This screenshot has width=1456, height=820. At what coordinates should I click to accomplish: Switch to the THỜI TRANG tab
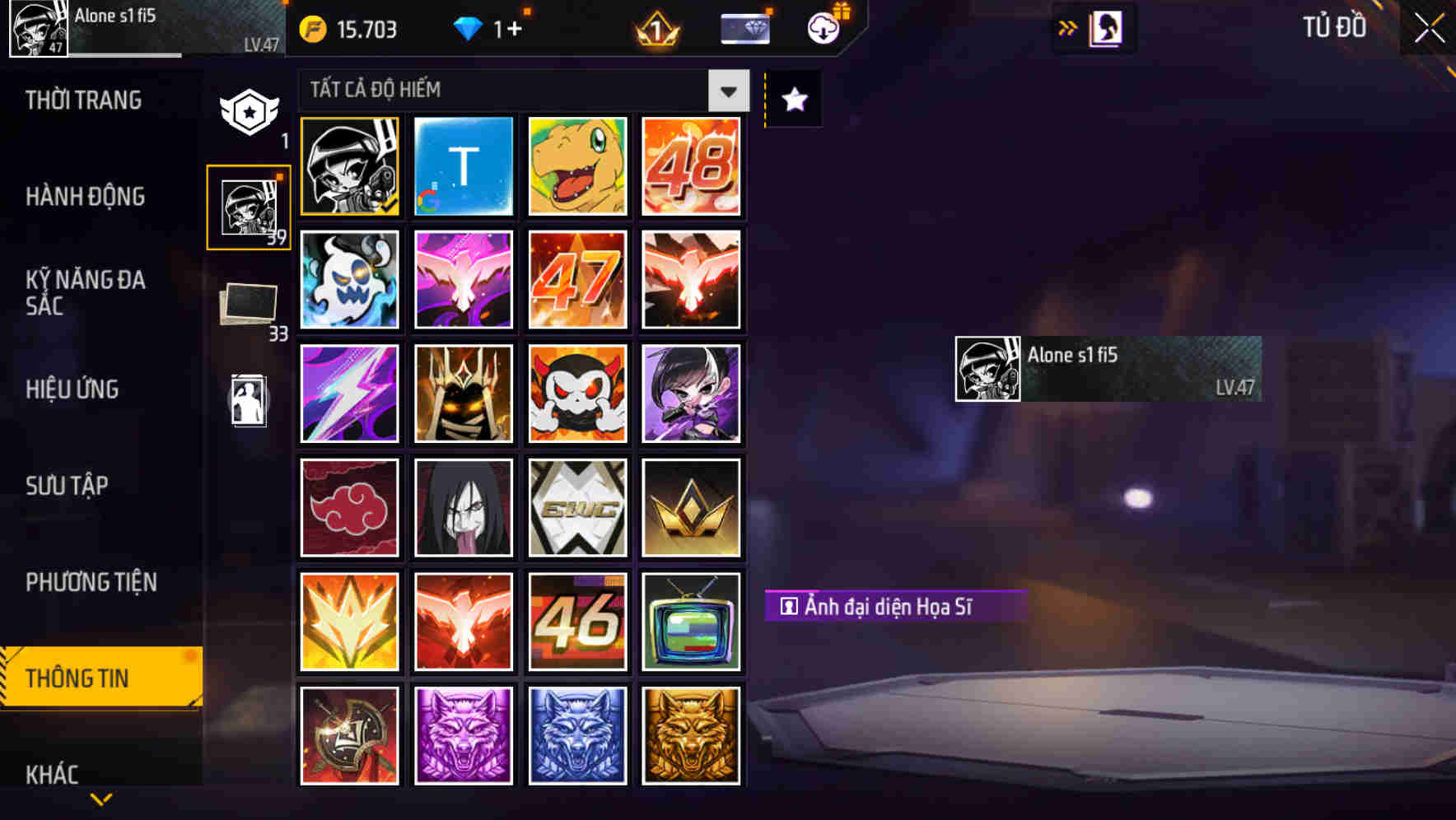click(82, 100)
